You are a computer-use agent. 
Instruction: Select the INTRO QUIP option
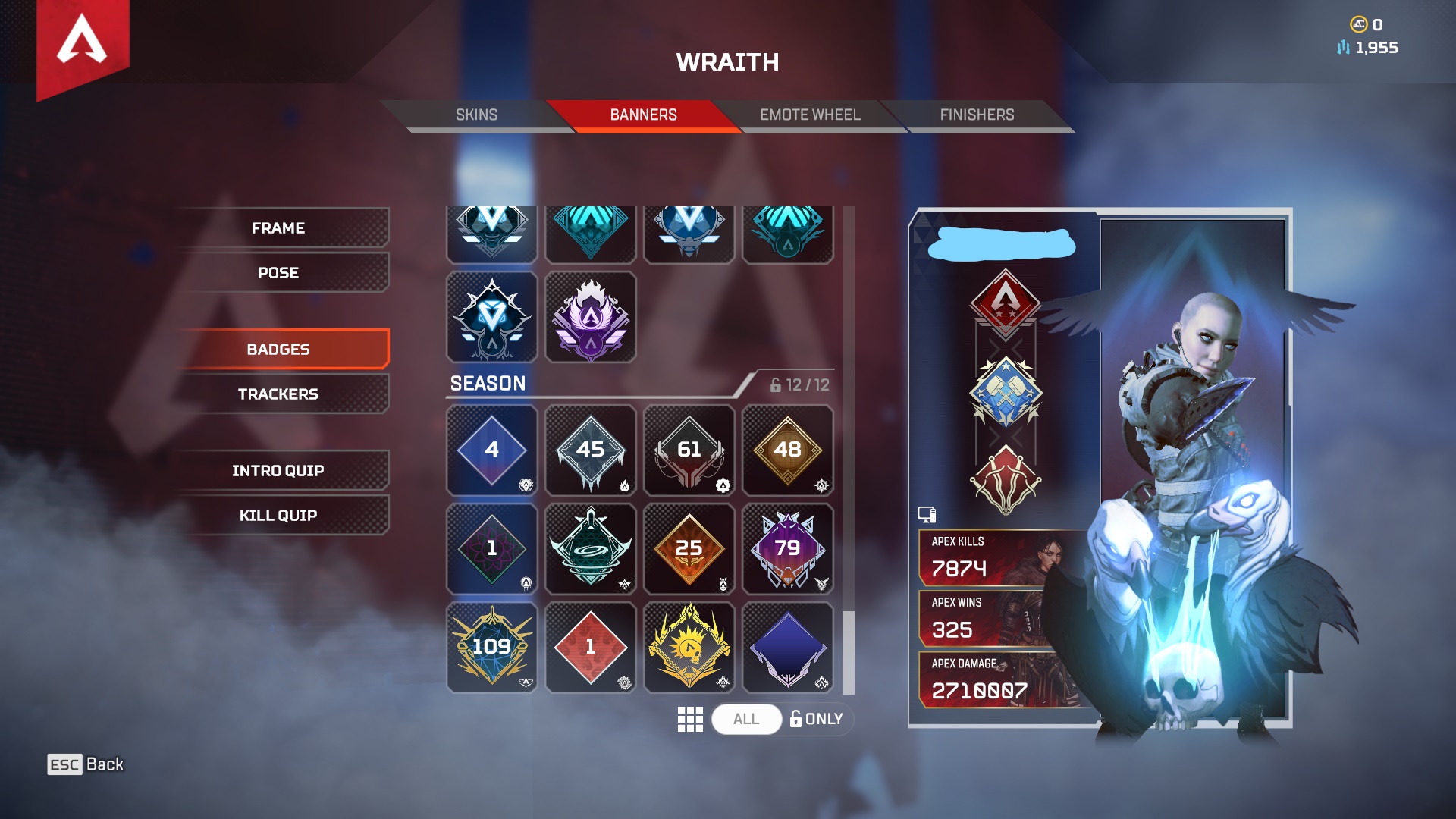click(278, 469)
